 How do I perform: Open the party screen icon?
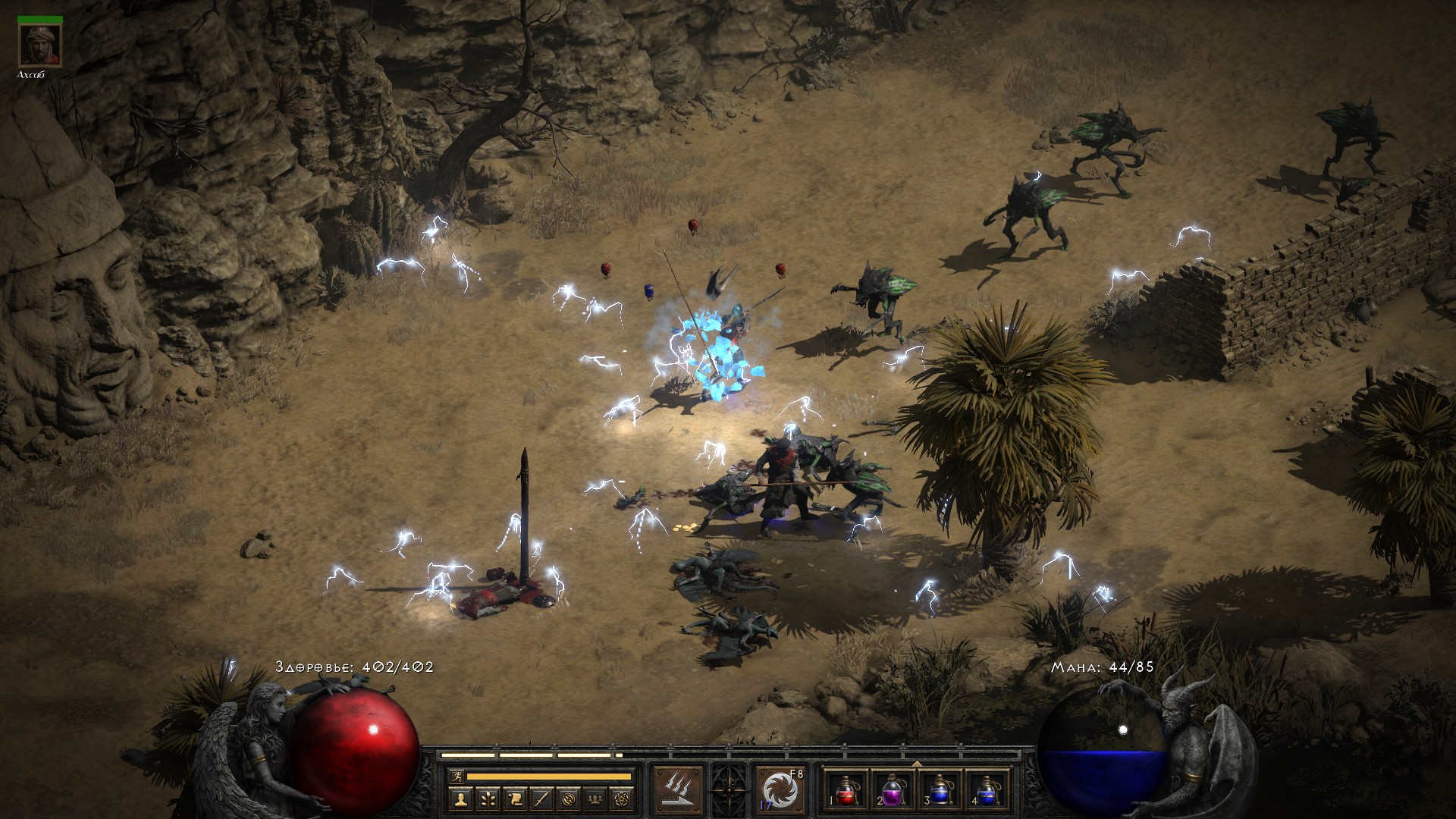tap(595, 798)
